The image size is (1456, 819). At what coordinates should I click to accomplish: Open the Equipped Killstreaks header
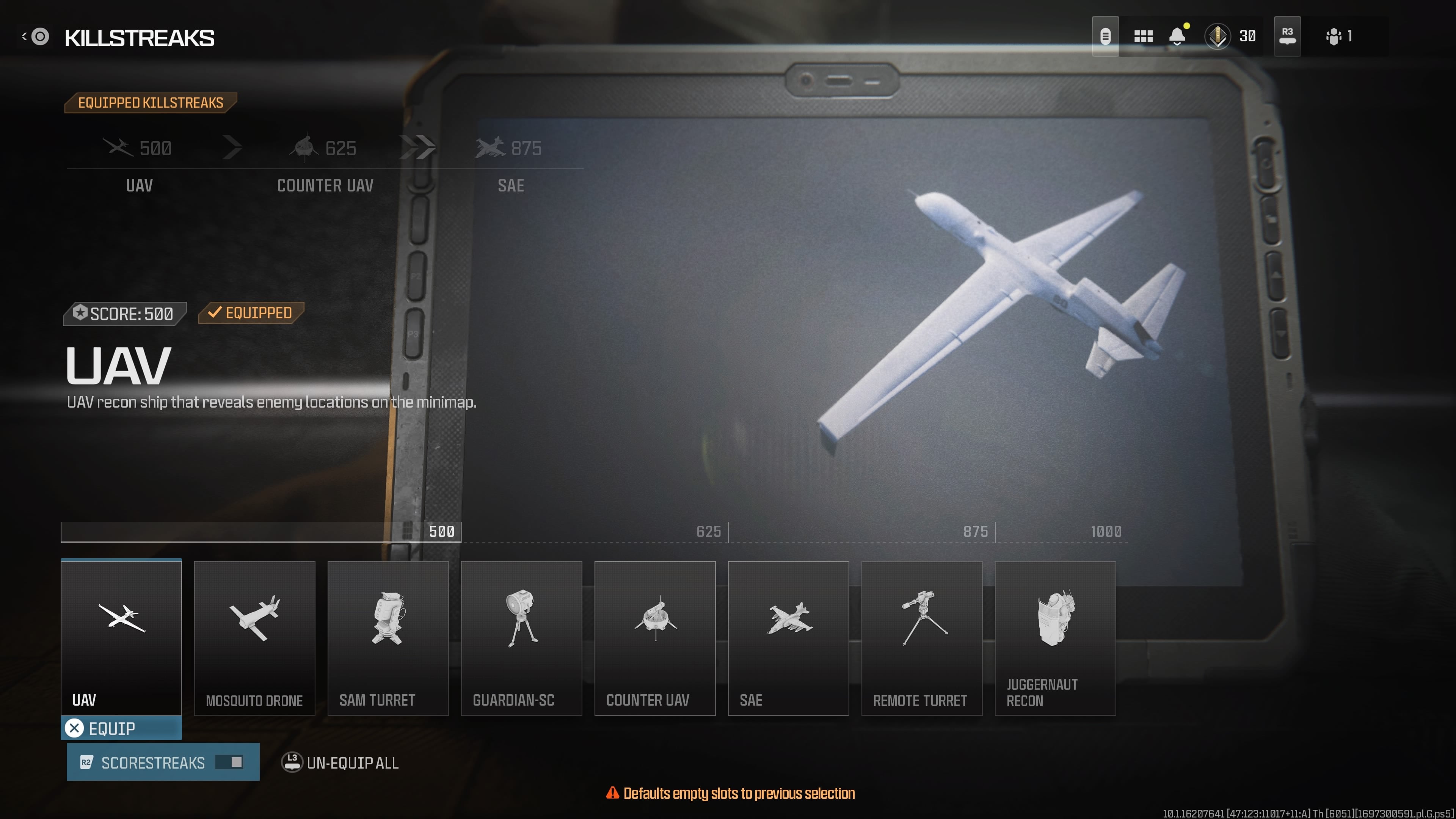151,102
